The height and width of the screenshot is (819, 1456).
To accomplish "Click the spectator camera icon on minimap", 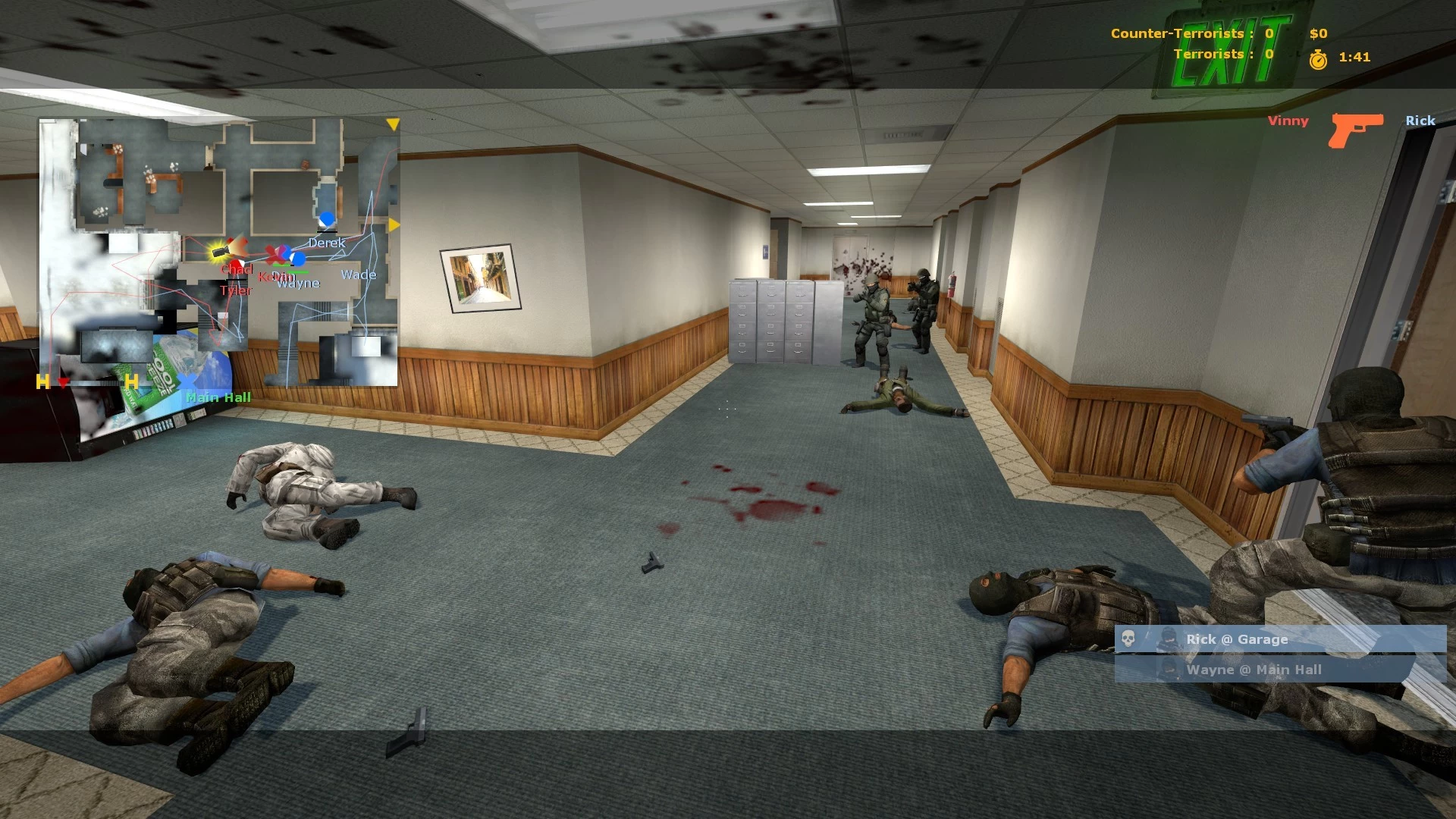I will click(x=220, y=250).
